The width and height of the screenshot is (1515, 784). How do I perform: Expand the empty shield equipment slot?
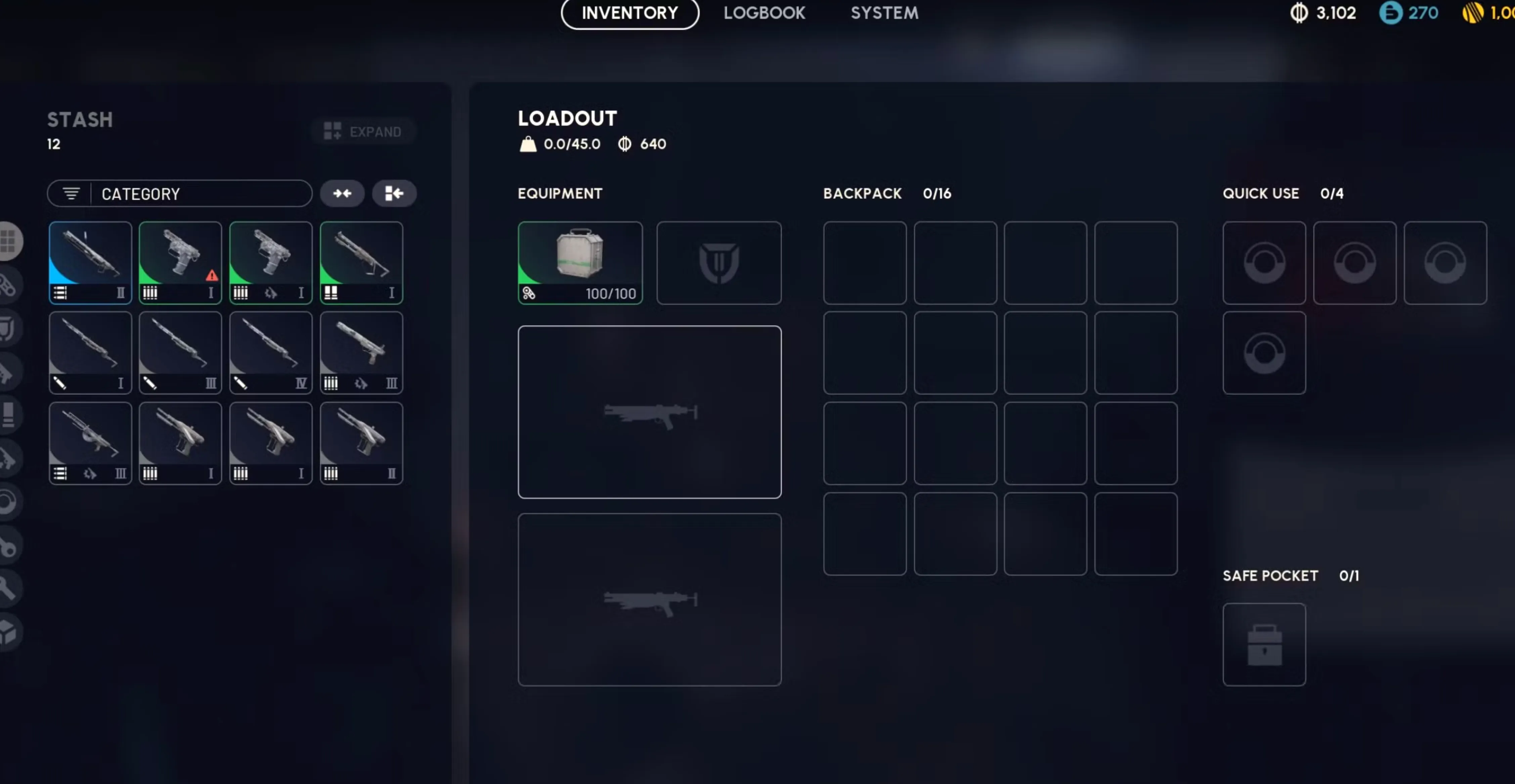(719, 263)
